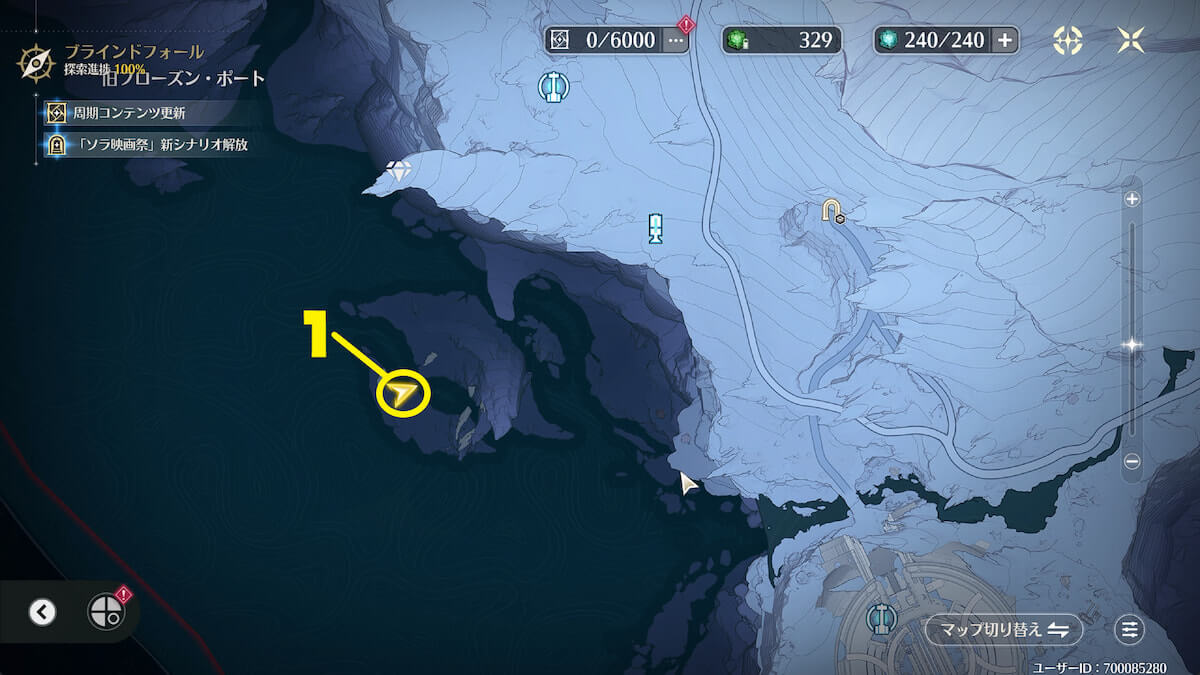Image resolution: width=1200 pixels, height=675 pixels.
Task: Select the diamond marker on the cliff edge
Action: click(x=400, y=171)
